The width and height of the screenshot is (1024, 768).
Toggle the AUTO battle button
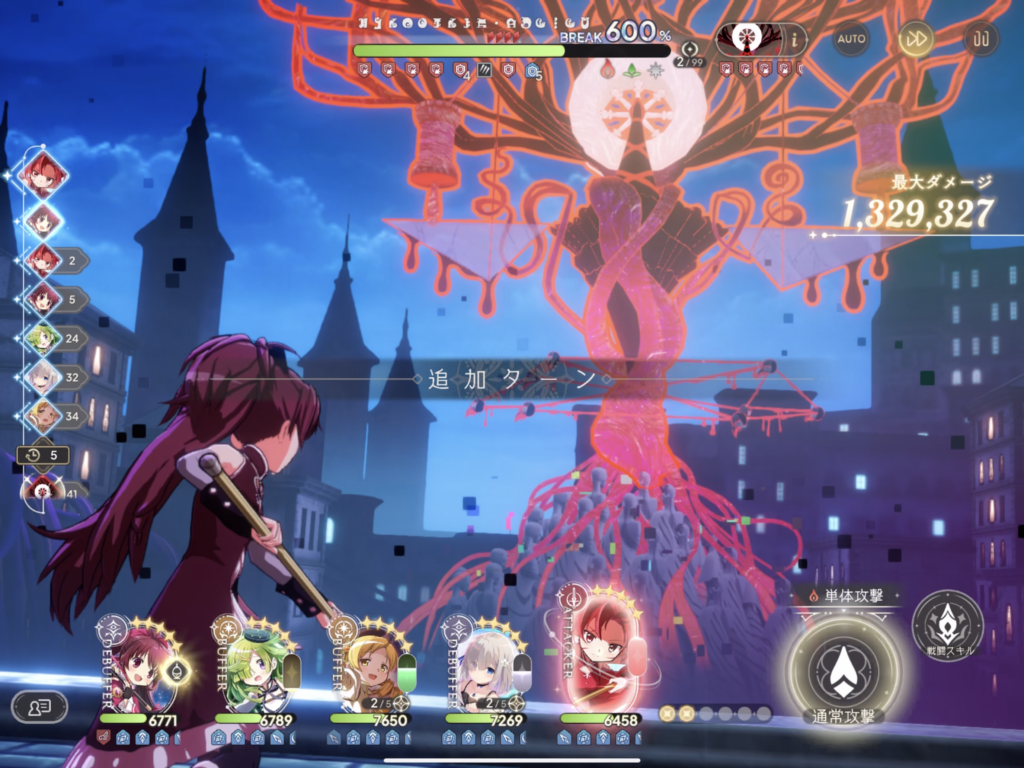point(851,39)
